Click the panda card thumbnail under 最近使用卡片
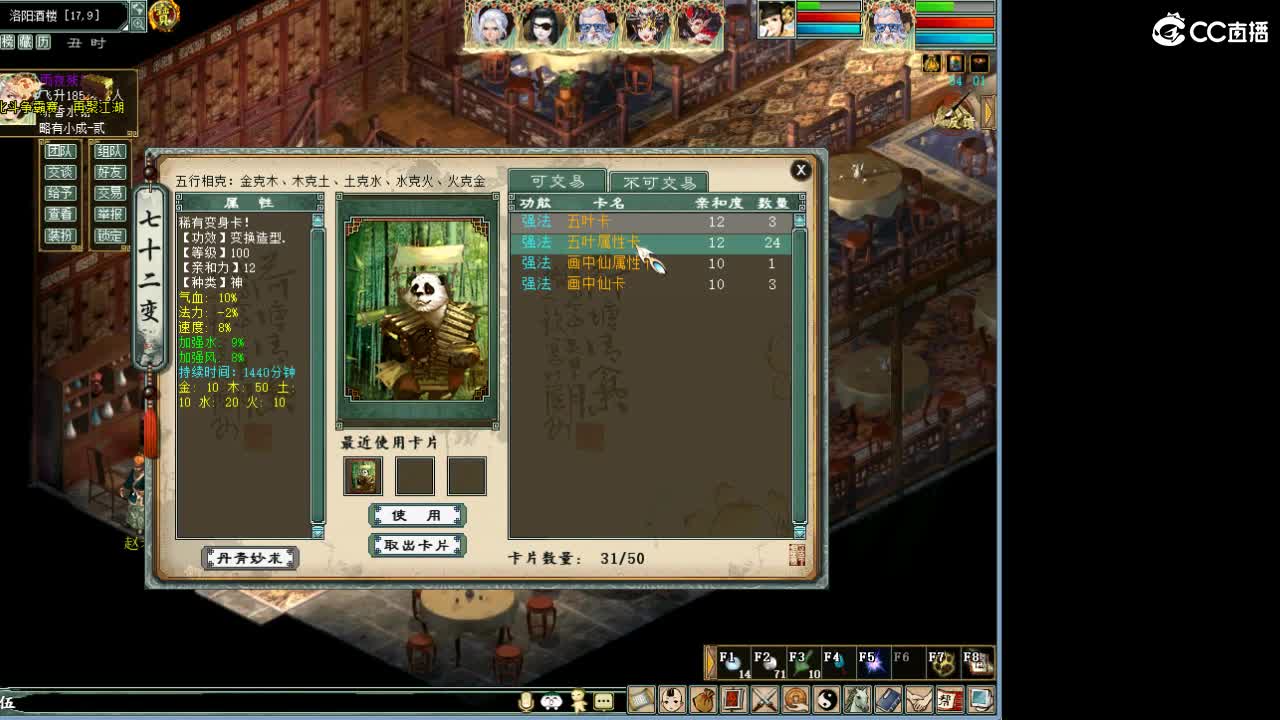 [x=362, y=476]
